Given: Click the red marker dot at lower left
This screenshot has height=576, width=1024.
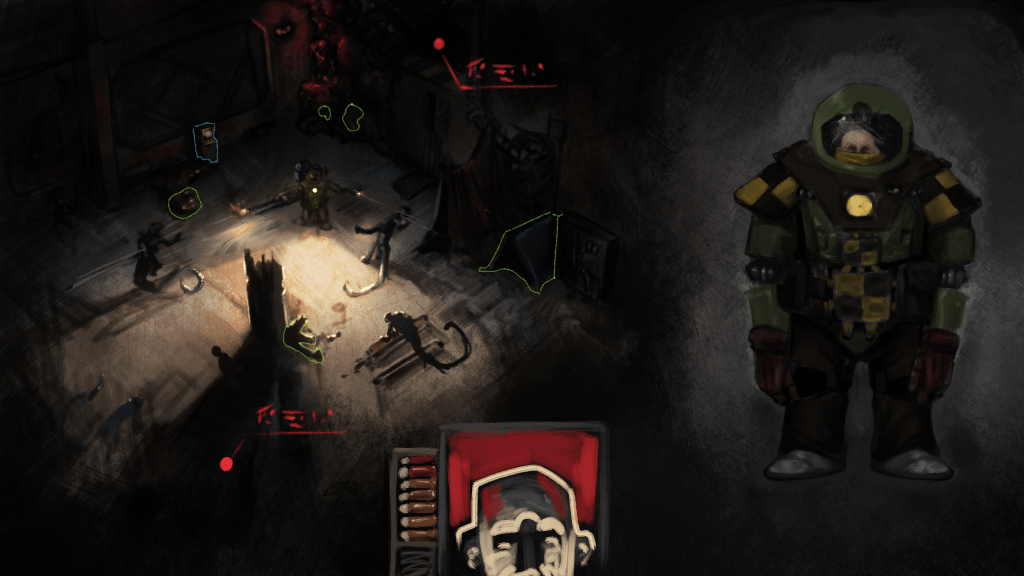Looking at the screenshot, I should pos(226,464).
